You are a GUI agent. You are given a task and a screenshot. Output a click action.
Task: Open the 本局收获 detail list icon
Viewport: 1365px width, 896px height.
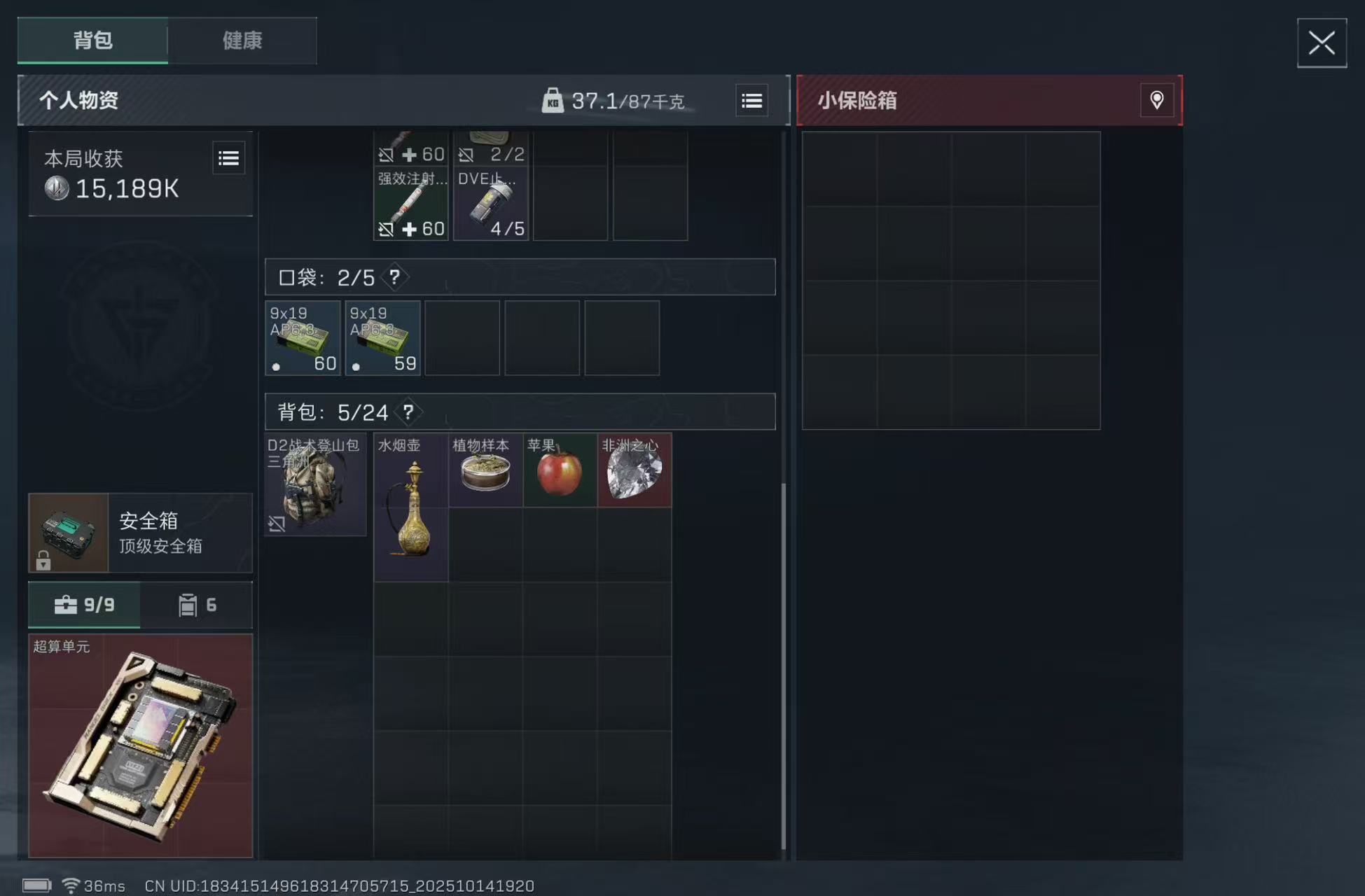pyautogui.click(x=228, y=157)
